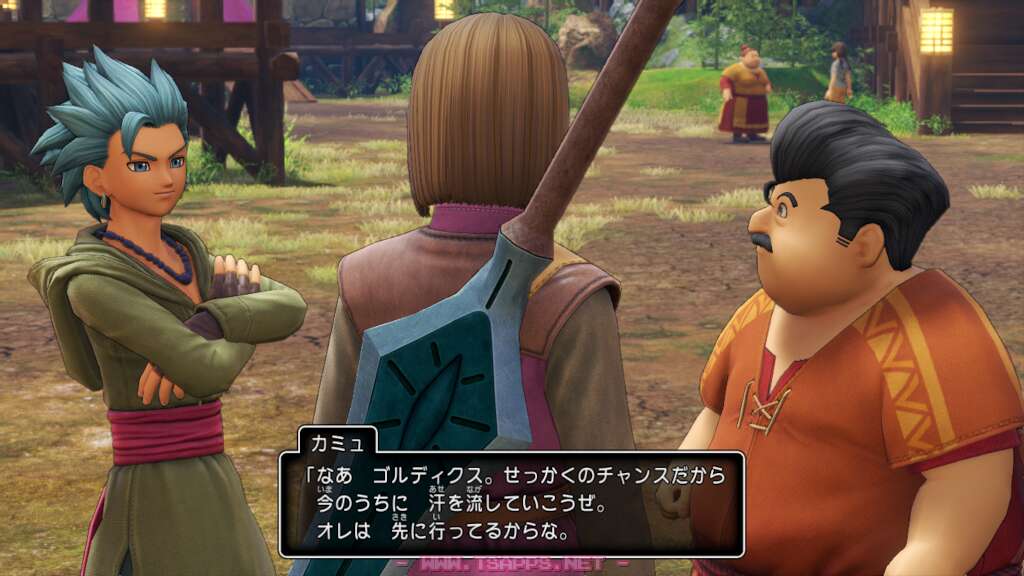Advance the カミュ dialogue text box
The width and height of the screenshot is (1024, 576).
511,504
